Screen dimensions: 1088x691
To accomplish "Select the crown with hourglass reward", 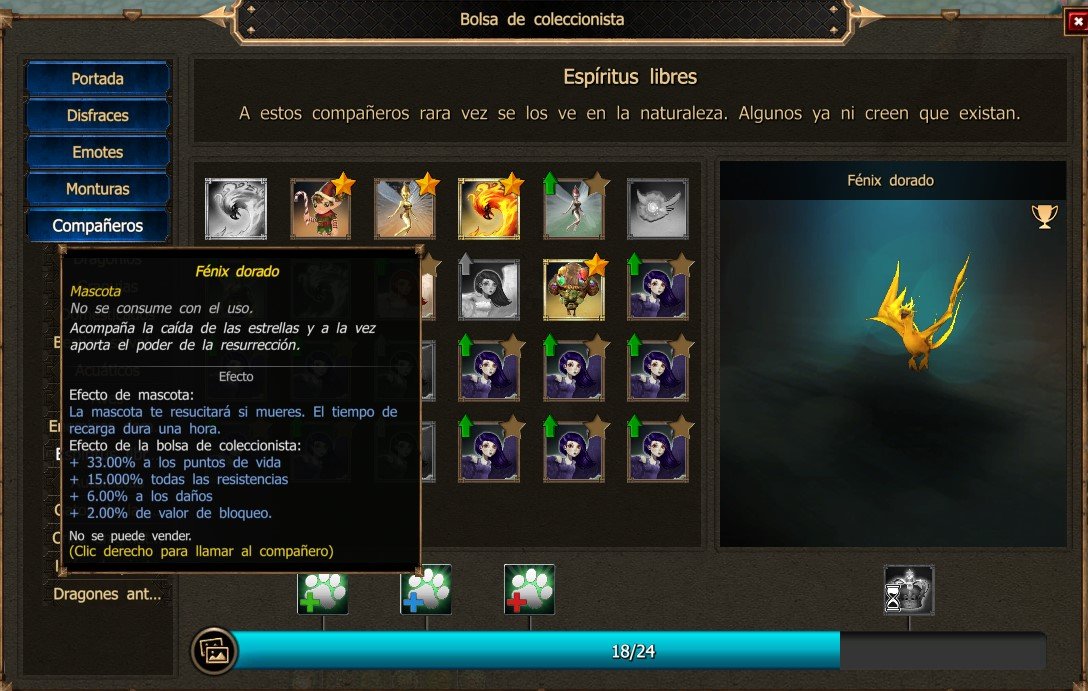I will click(908, 590).
